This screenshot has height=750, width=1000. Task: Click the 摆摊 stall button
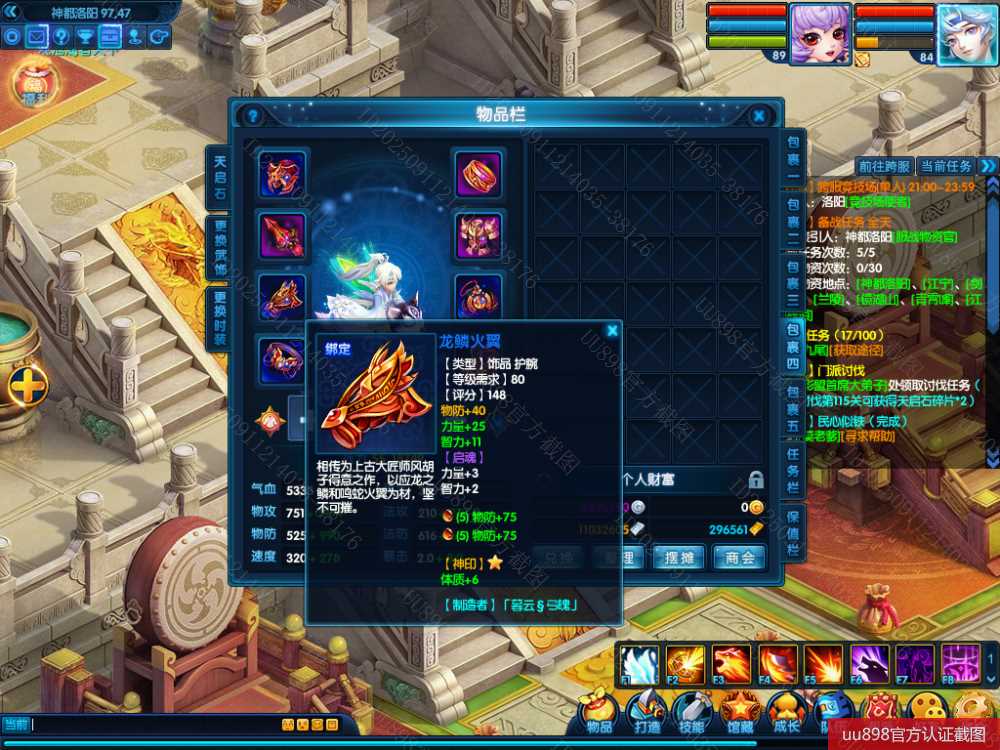pos(678,557)
